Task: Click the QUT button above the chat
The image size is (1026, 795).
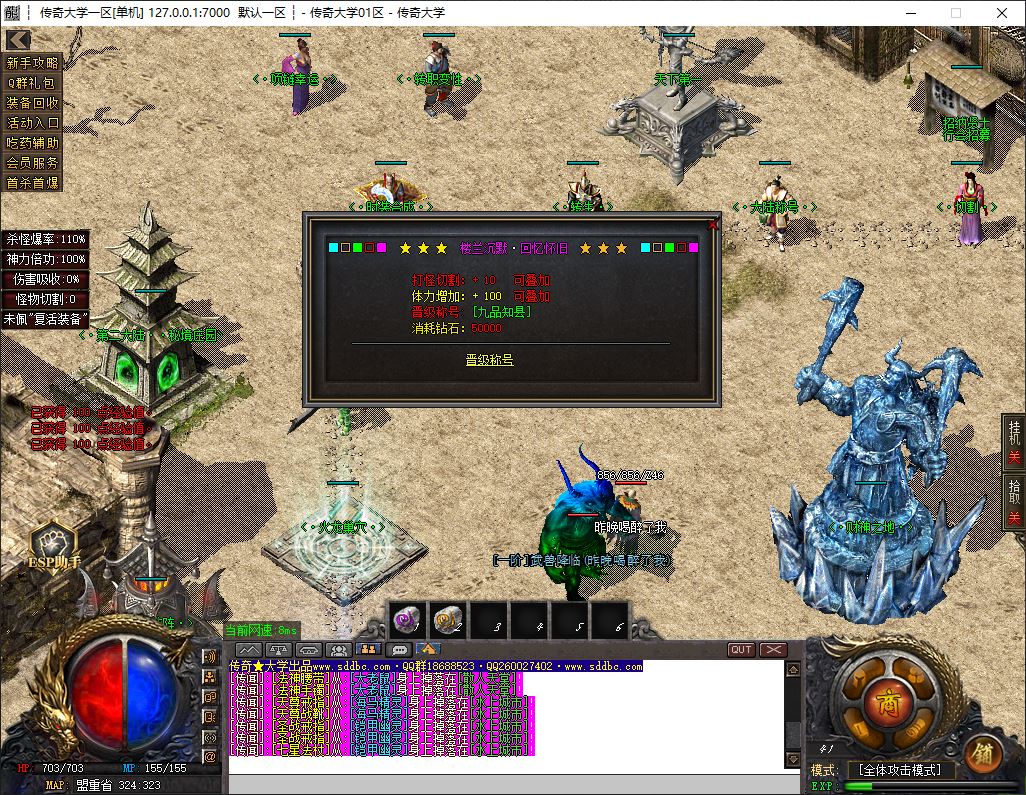Action: [x=741, y=650]
